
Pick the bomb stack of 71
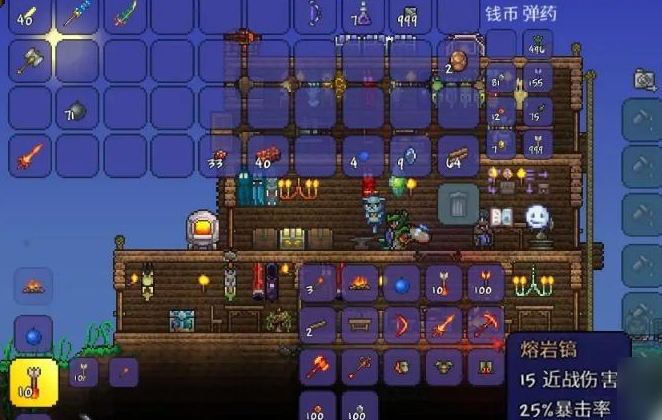75,108
